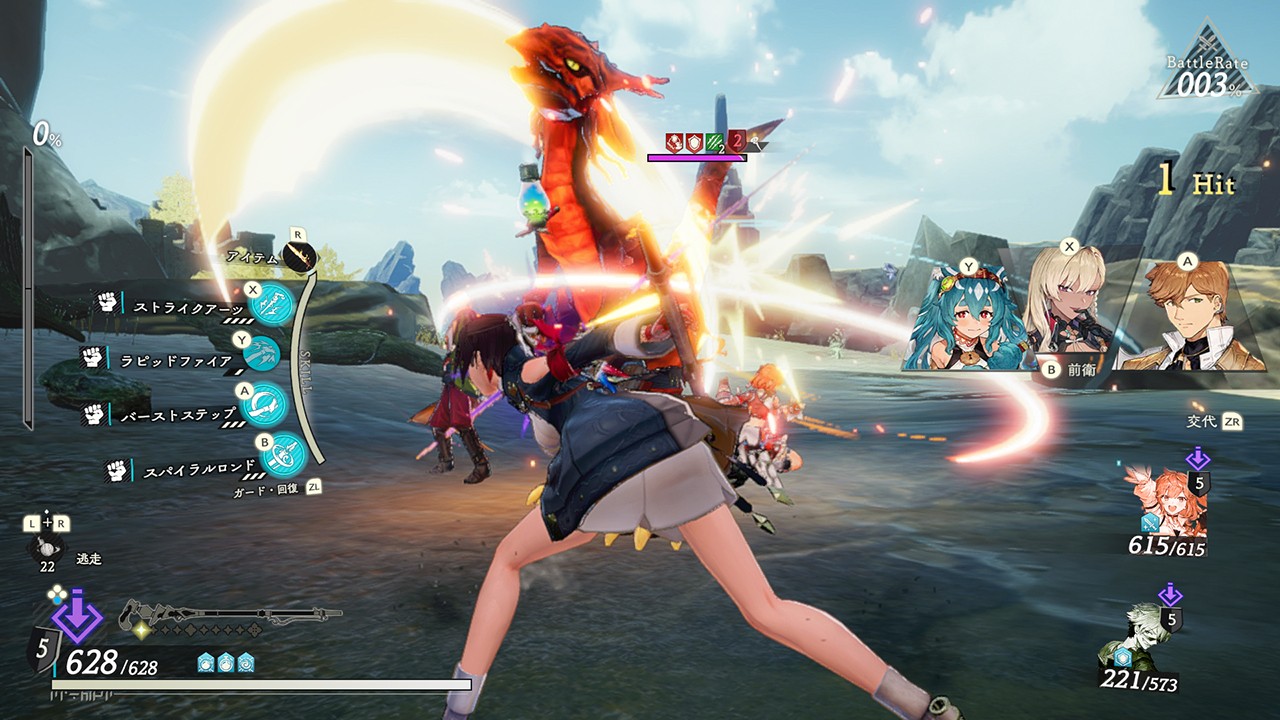Open the アイテム item wheel icon
This screenshot has width=1280, height=720.
tap(300, 258)
